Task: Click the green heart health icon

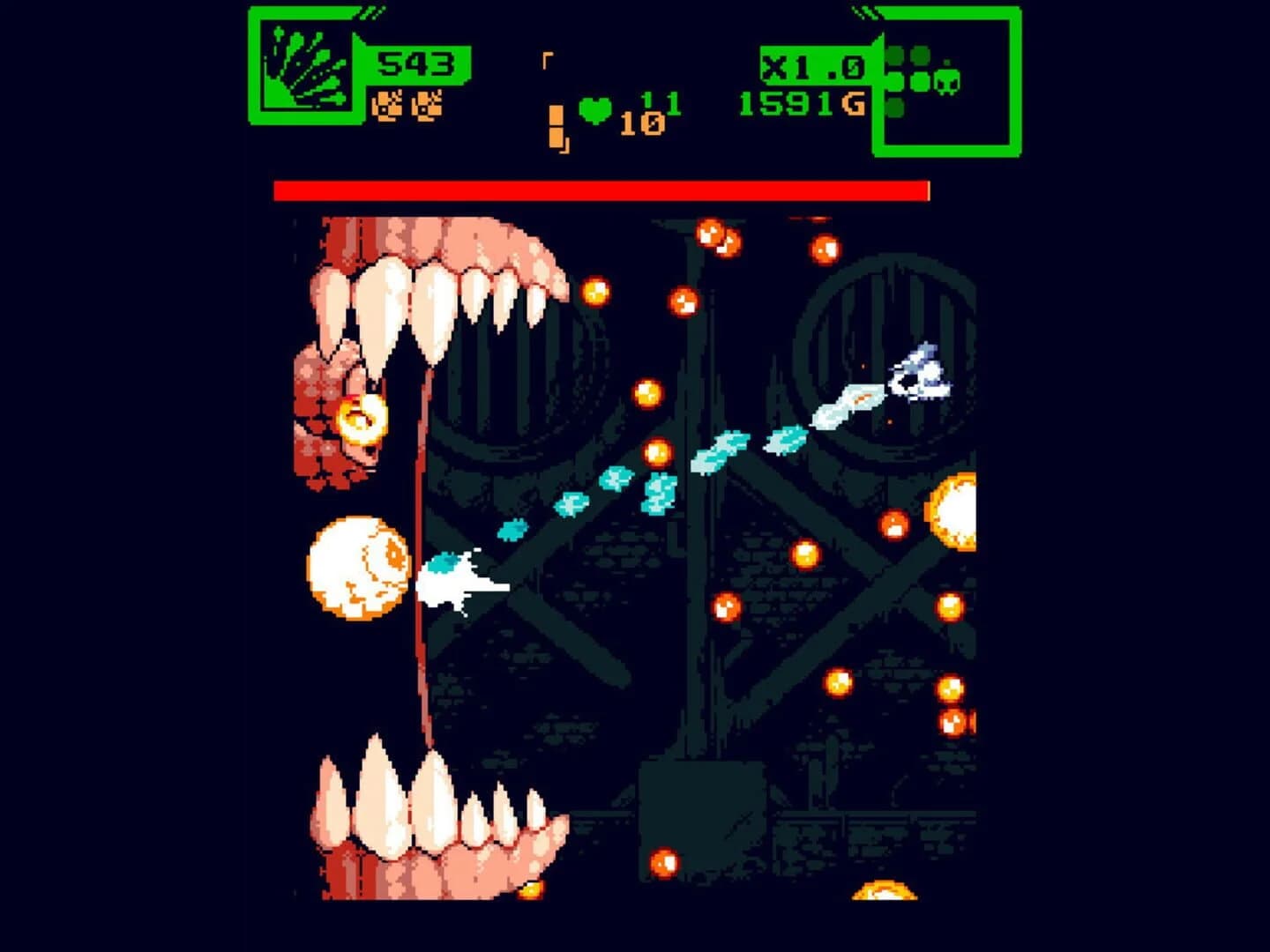Action: pyautogui.click(x=594, y=109)
